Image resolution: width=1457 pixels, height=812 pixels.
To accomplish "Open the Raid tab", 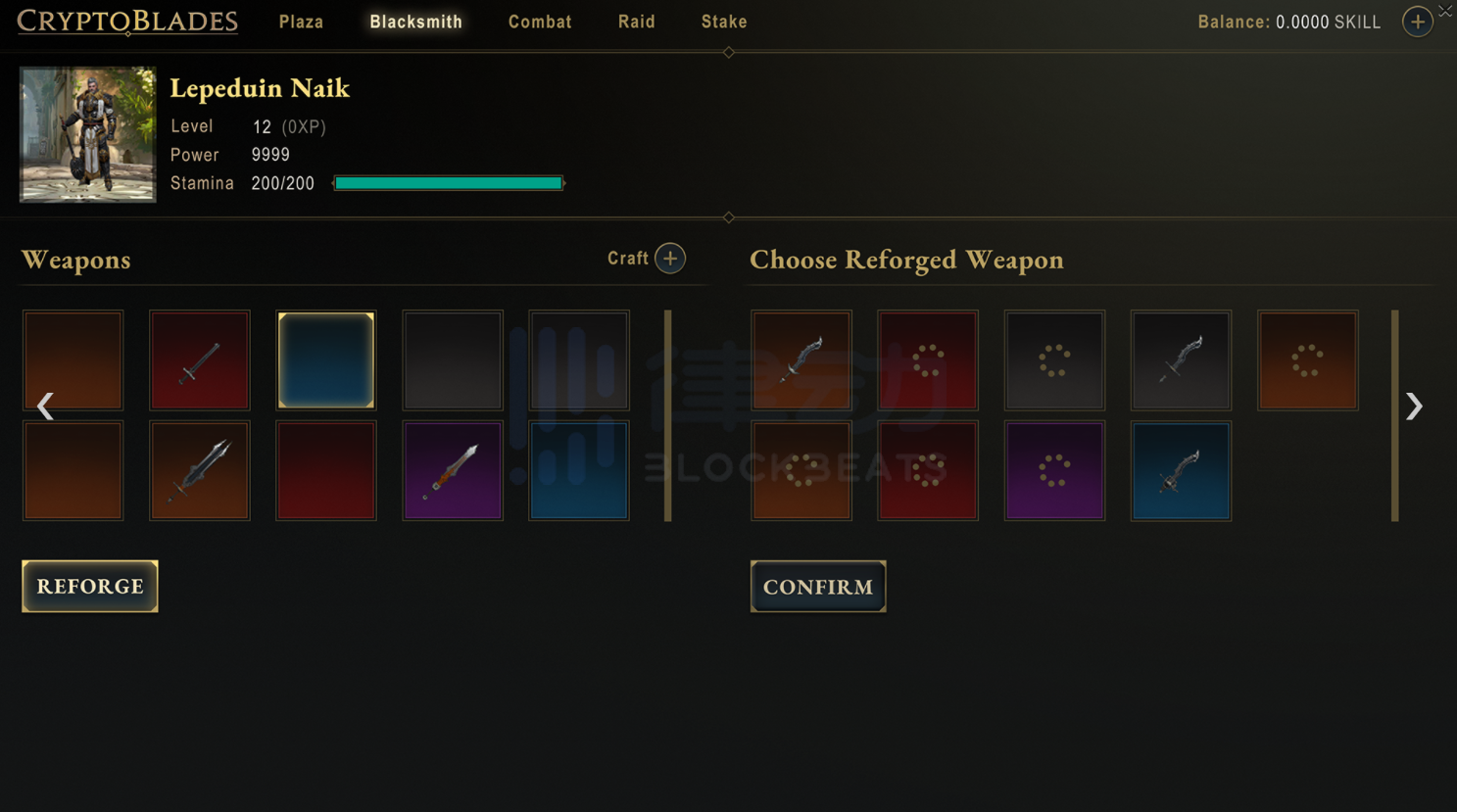I will (x=636, y=22).
